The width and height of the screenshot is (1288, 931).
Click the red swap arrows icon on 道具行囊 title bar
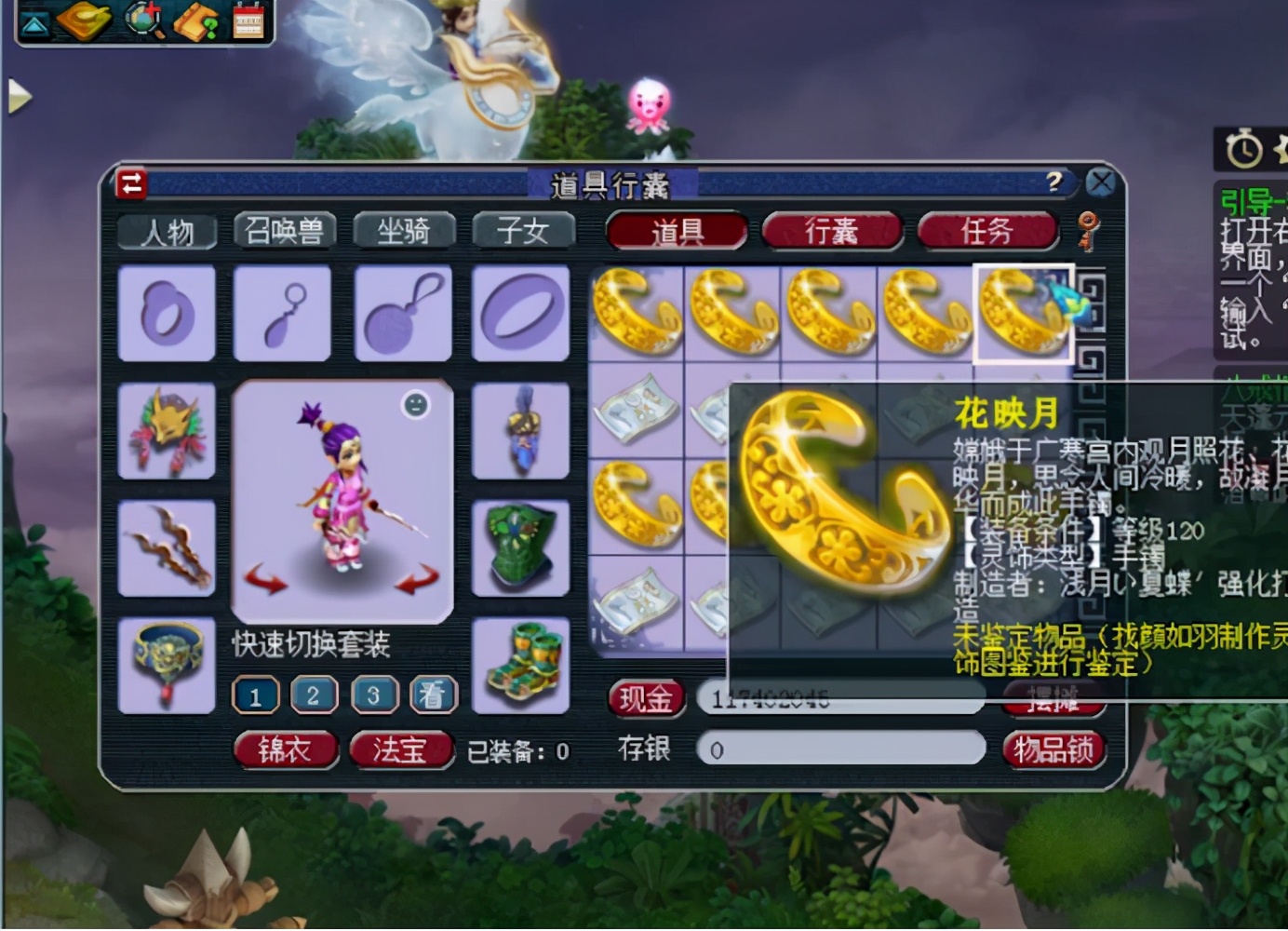(x=131, y=183)
